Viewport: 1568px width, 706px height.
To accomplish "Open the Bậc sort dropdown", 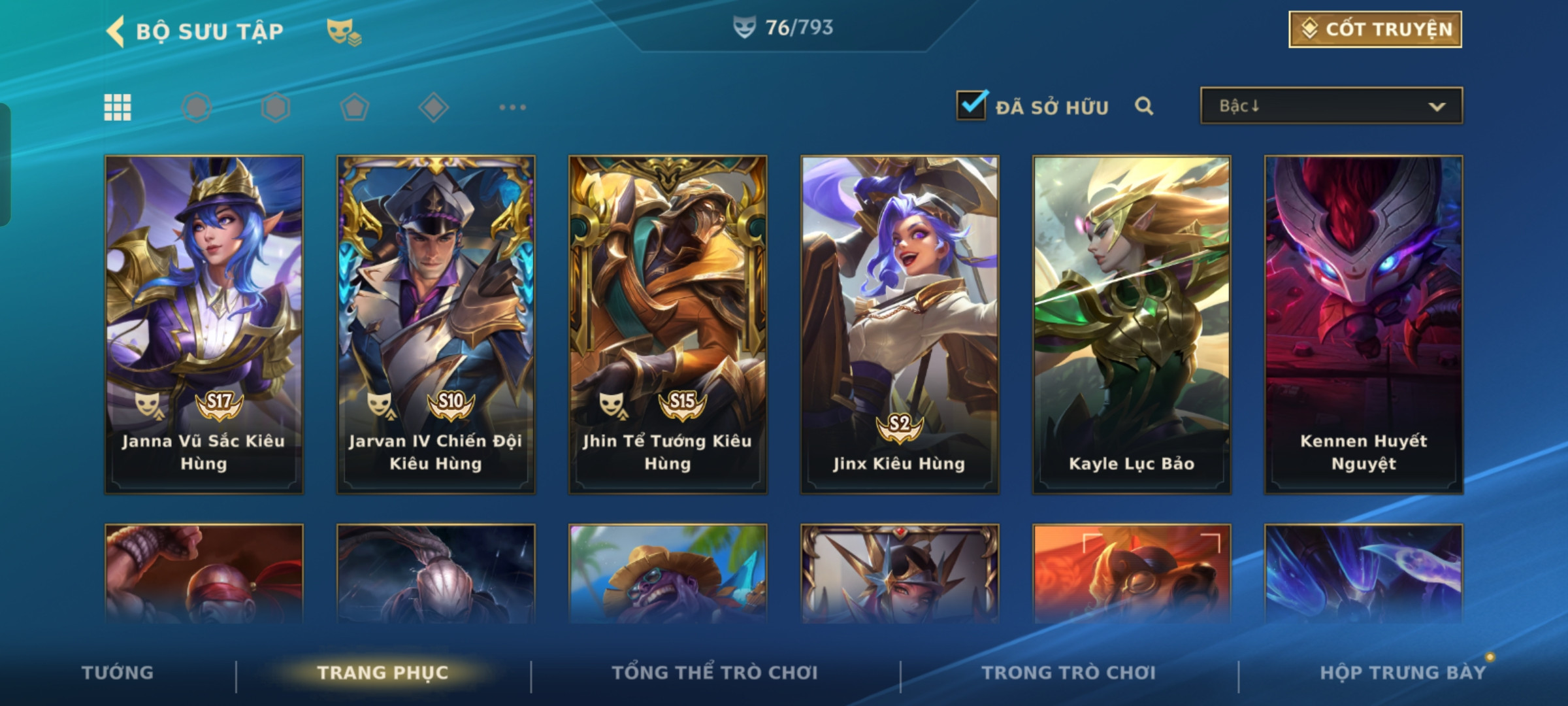I will (1331, 106).
